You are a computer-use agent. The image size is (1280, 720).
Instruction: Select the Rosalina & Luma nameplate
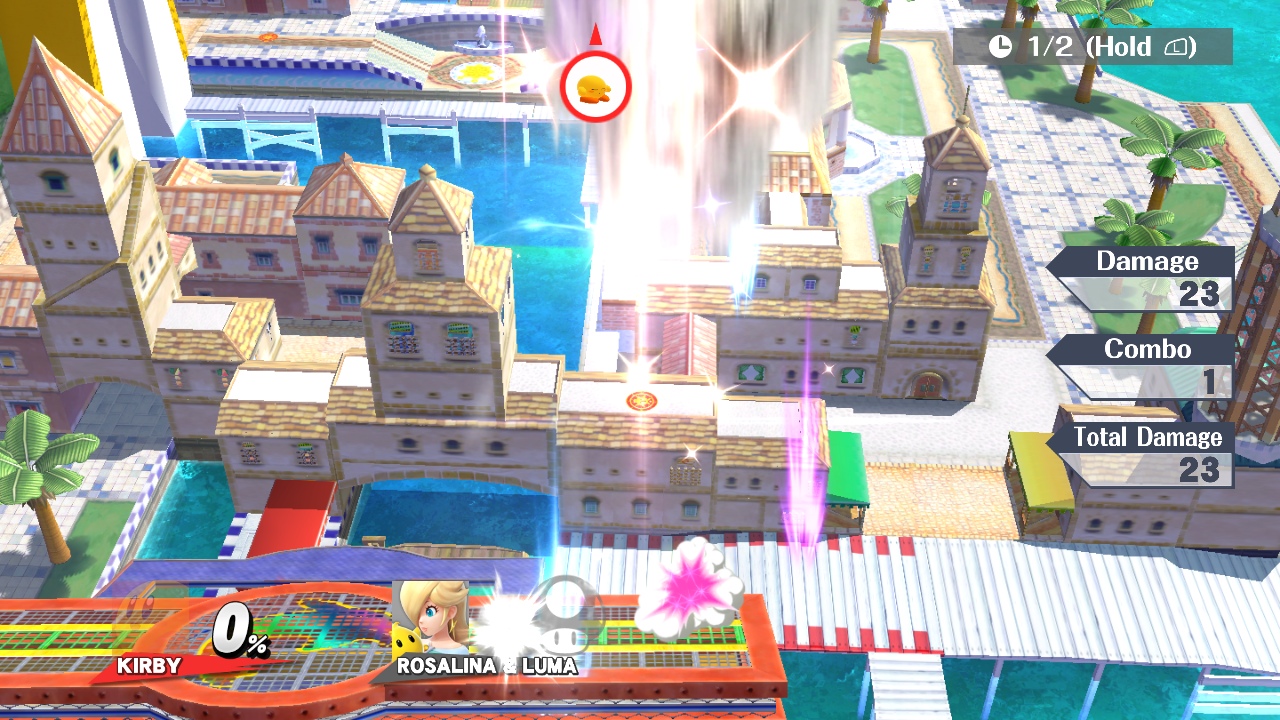(x=486, y=665)
